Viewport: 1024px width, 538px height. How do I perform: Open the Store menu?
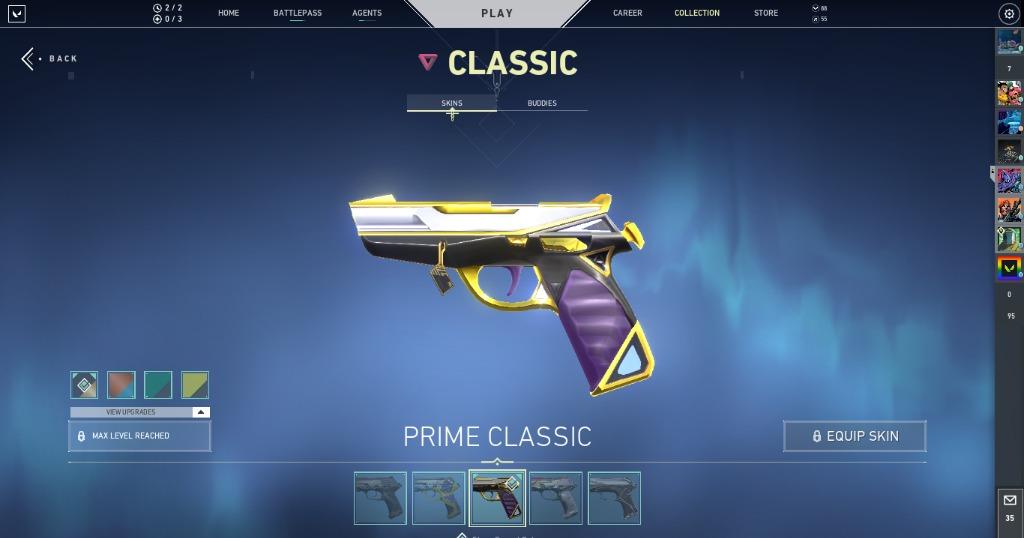(766, 13)
